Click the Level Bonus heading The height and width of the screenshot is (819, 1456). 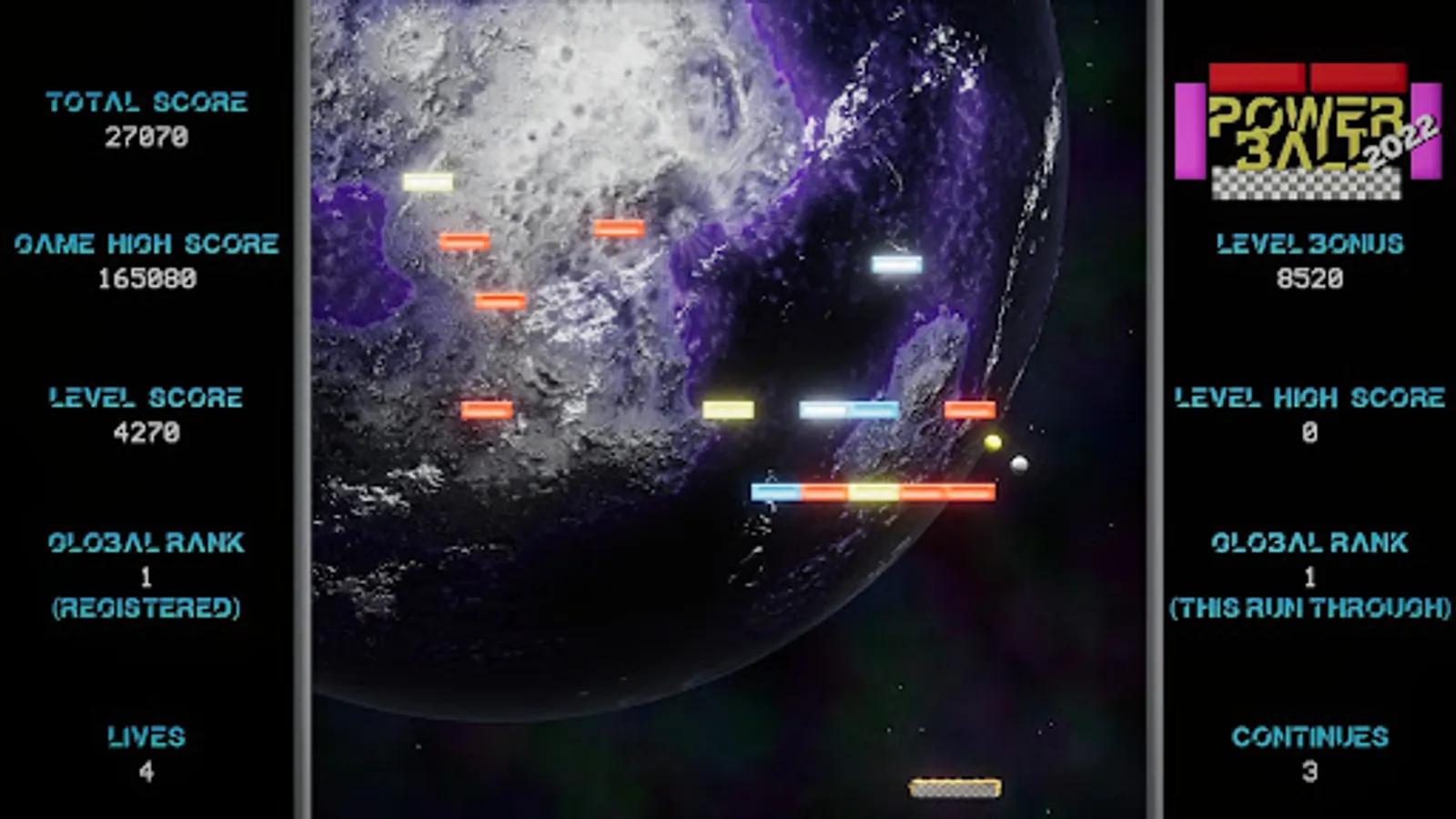click(x=1309, y=243)
